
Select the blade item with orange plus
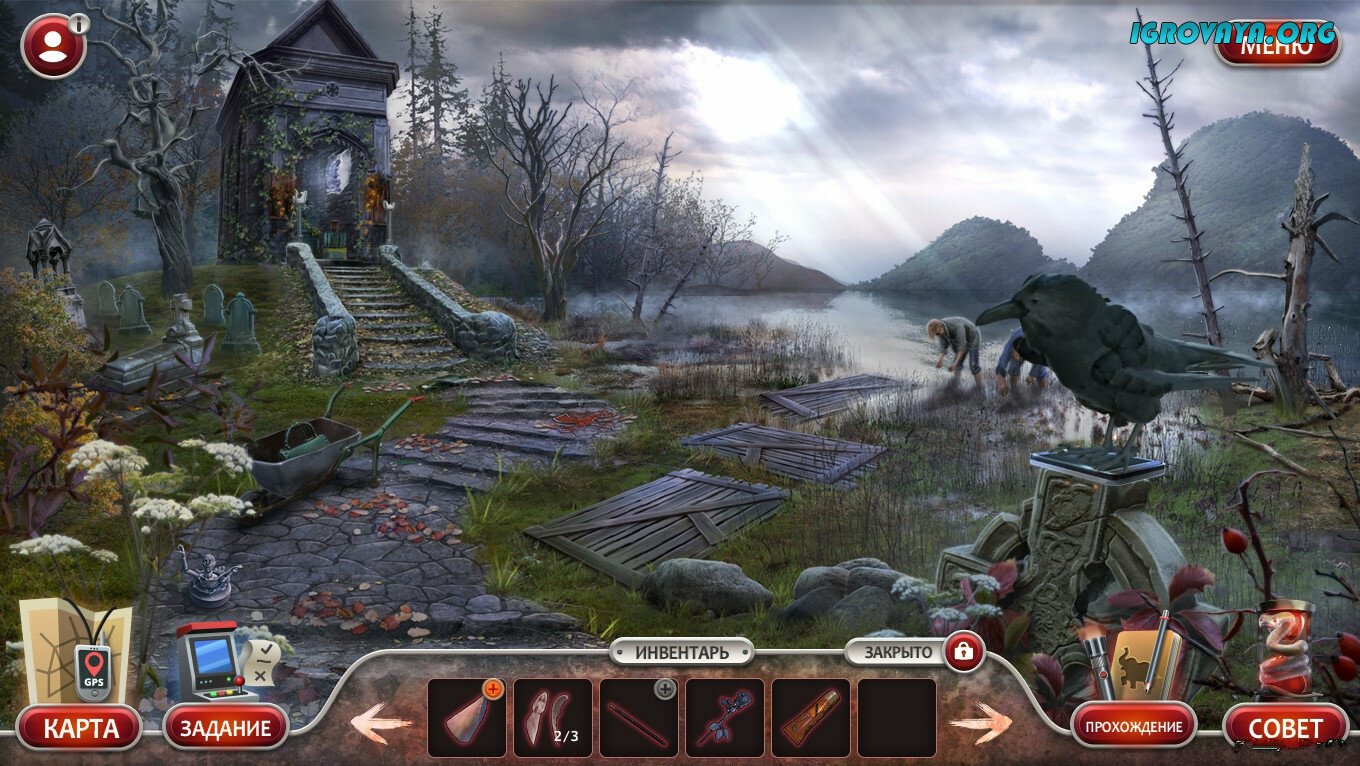[466, 718]
